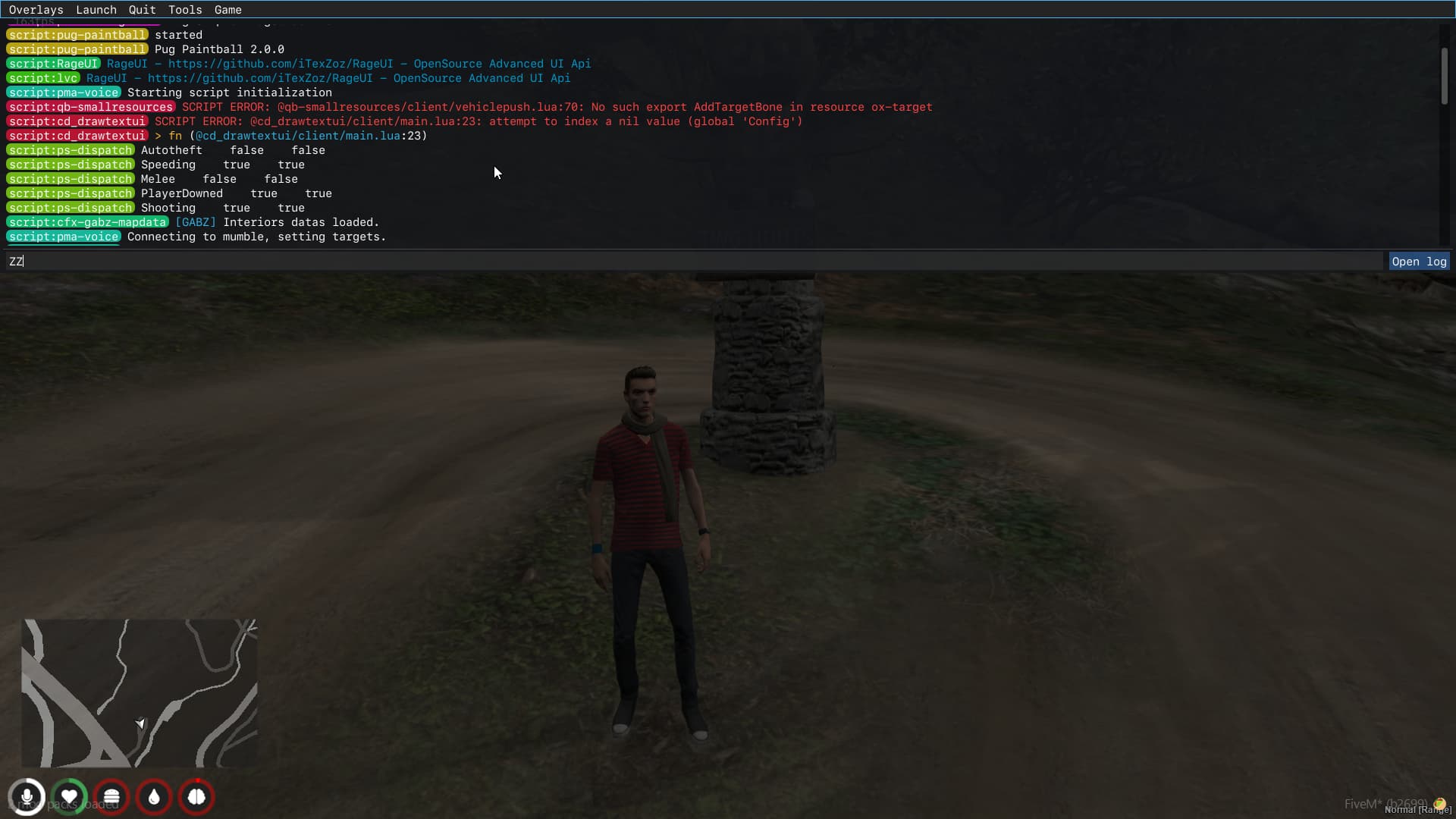Viewport: 1456px width, 819px height.
Task: Click the water drop thirst icon
Action: (x=154, y=797)
